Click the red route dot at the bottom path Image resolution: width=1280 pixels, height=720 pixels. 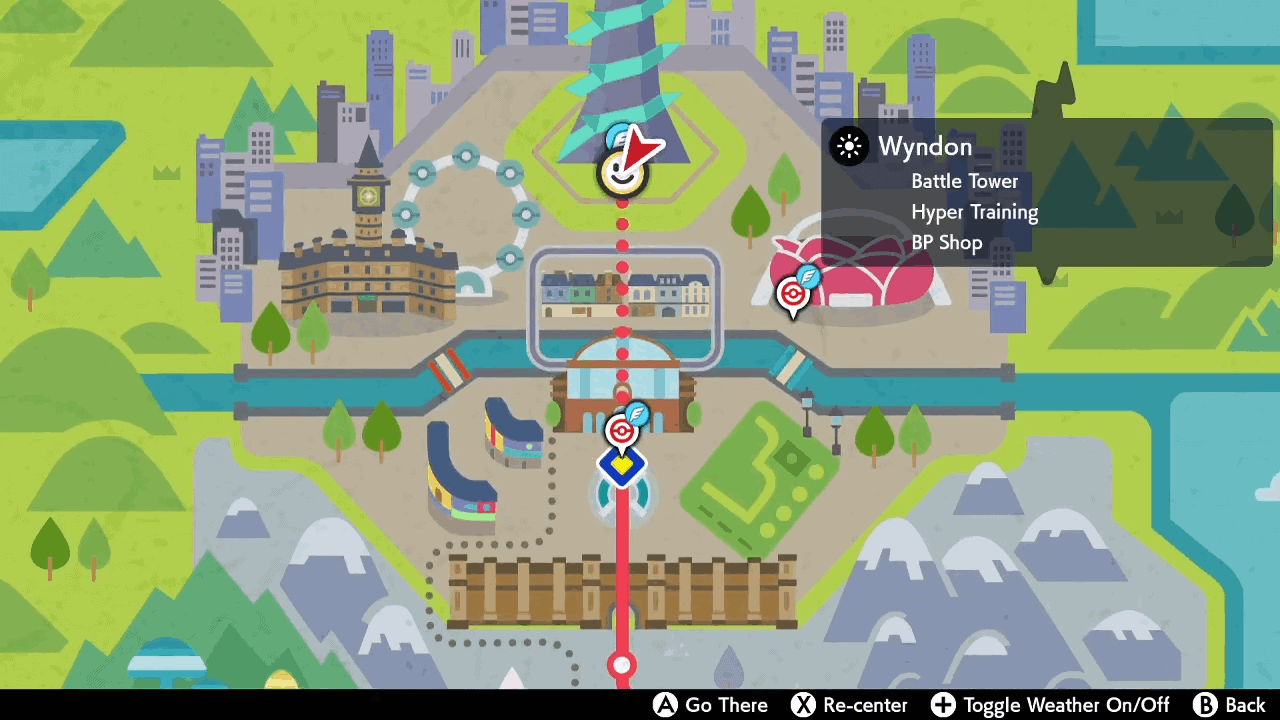(622, 664)
